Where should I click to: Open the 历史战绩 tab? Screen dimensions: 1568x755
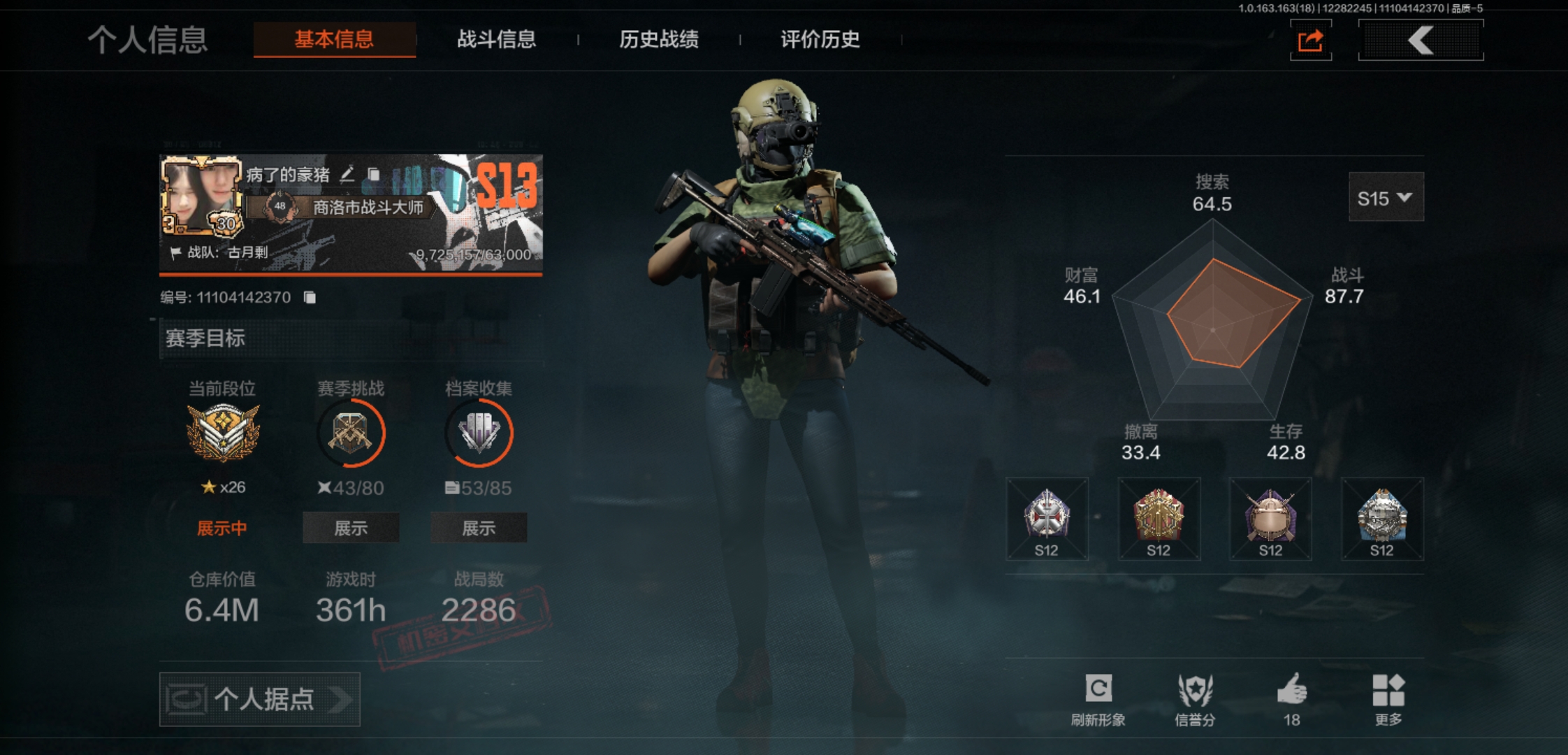click(658, 39)
